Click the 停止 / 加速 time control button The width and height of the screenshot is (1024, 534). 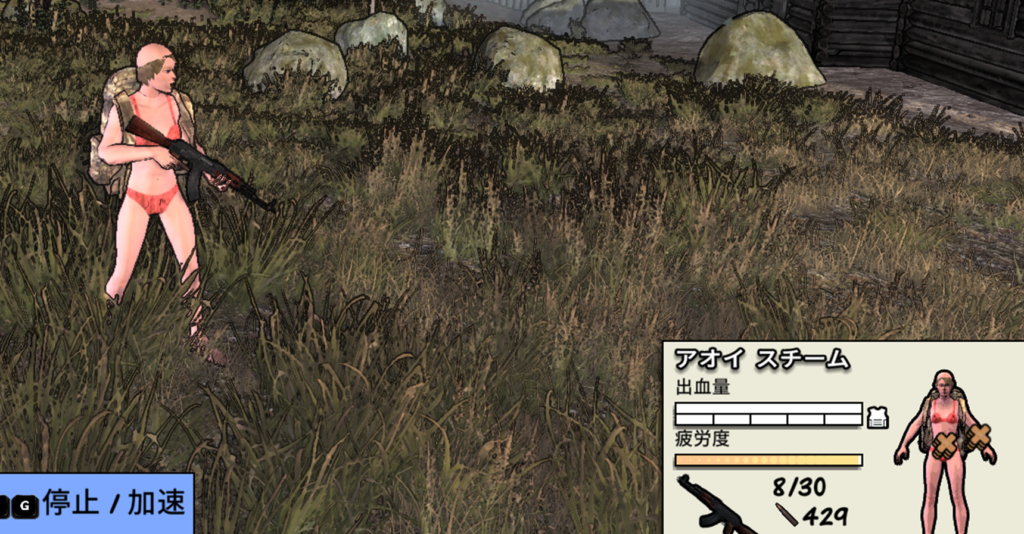96,504
